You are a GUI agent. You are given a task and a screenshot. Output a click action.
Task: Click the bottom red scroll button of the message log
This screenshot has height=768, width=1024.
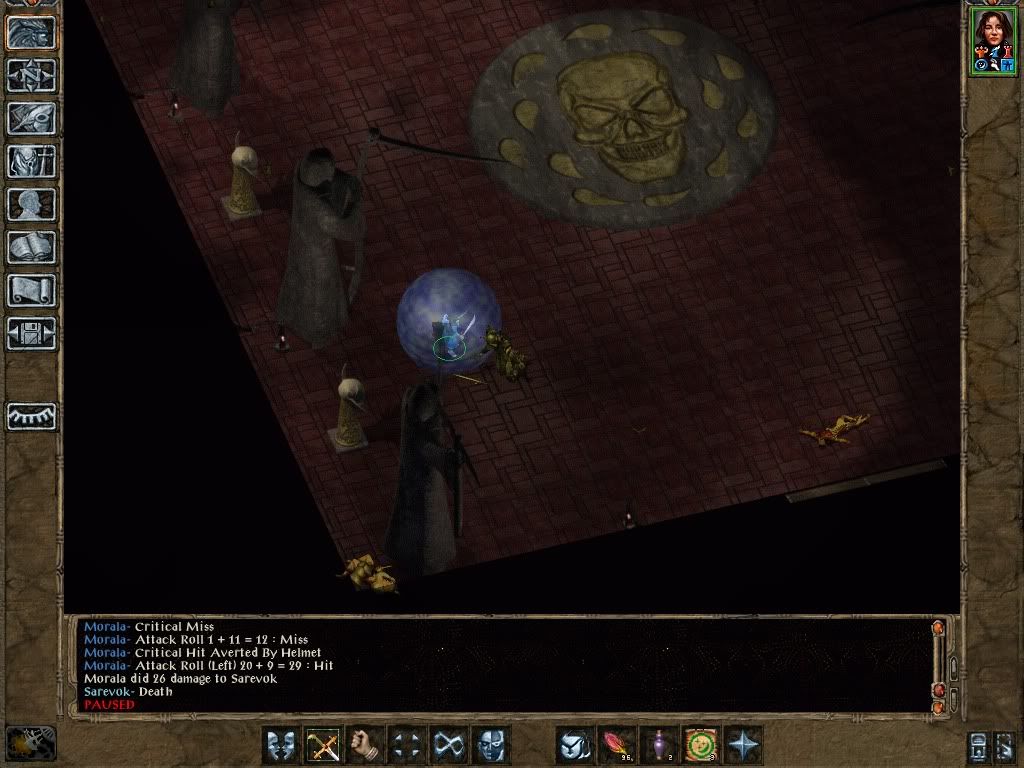[x=938, y=706]
